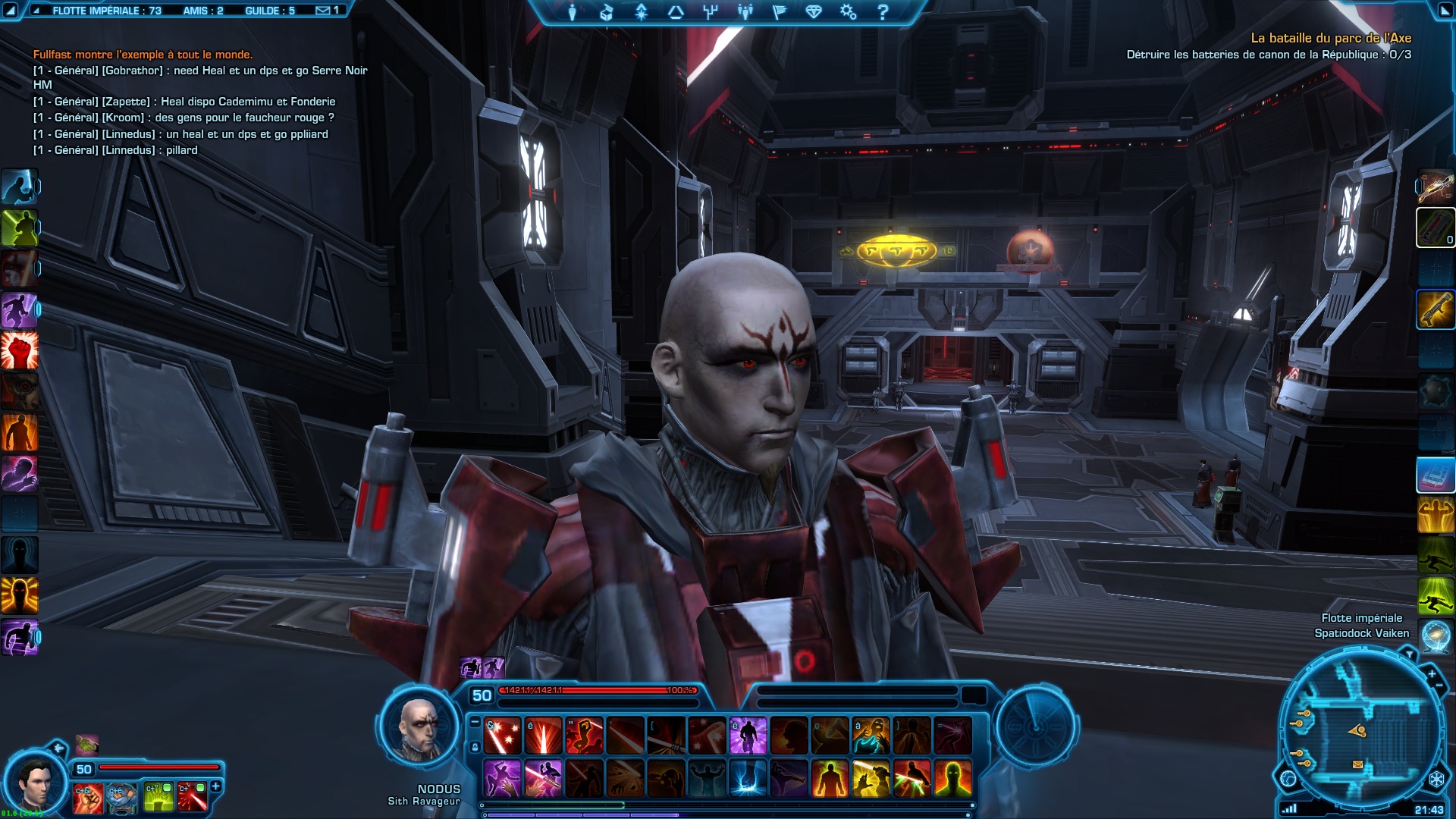Screen dimensions: 1456x819
Task: Zoom in the minimap with plus
Action: [1432, 673]
